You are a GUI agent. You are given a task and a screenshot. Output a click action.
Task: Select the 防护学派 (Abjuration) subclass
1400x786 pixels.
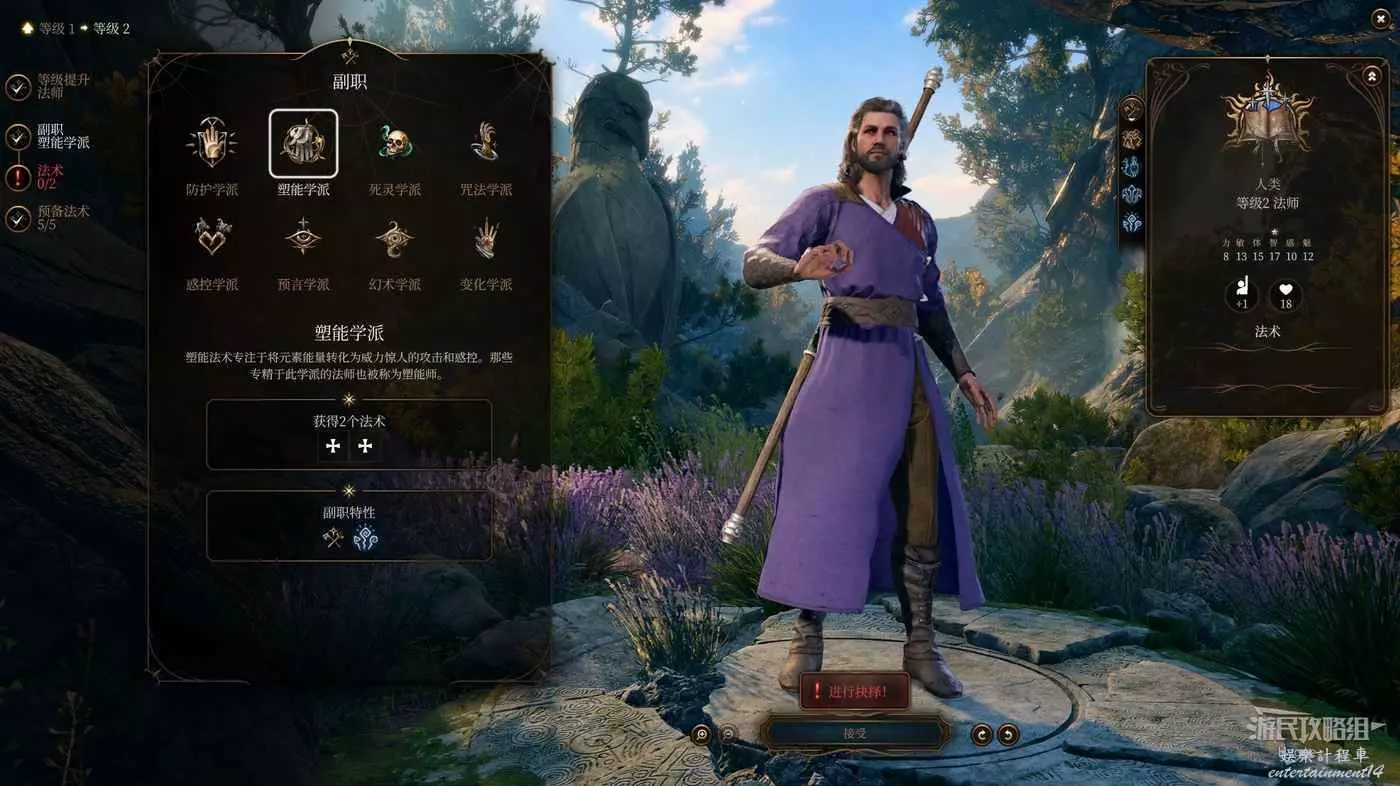[212, 144]
